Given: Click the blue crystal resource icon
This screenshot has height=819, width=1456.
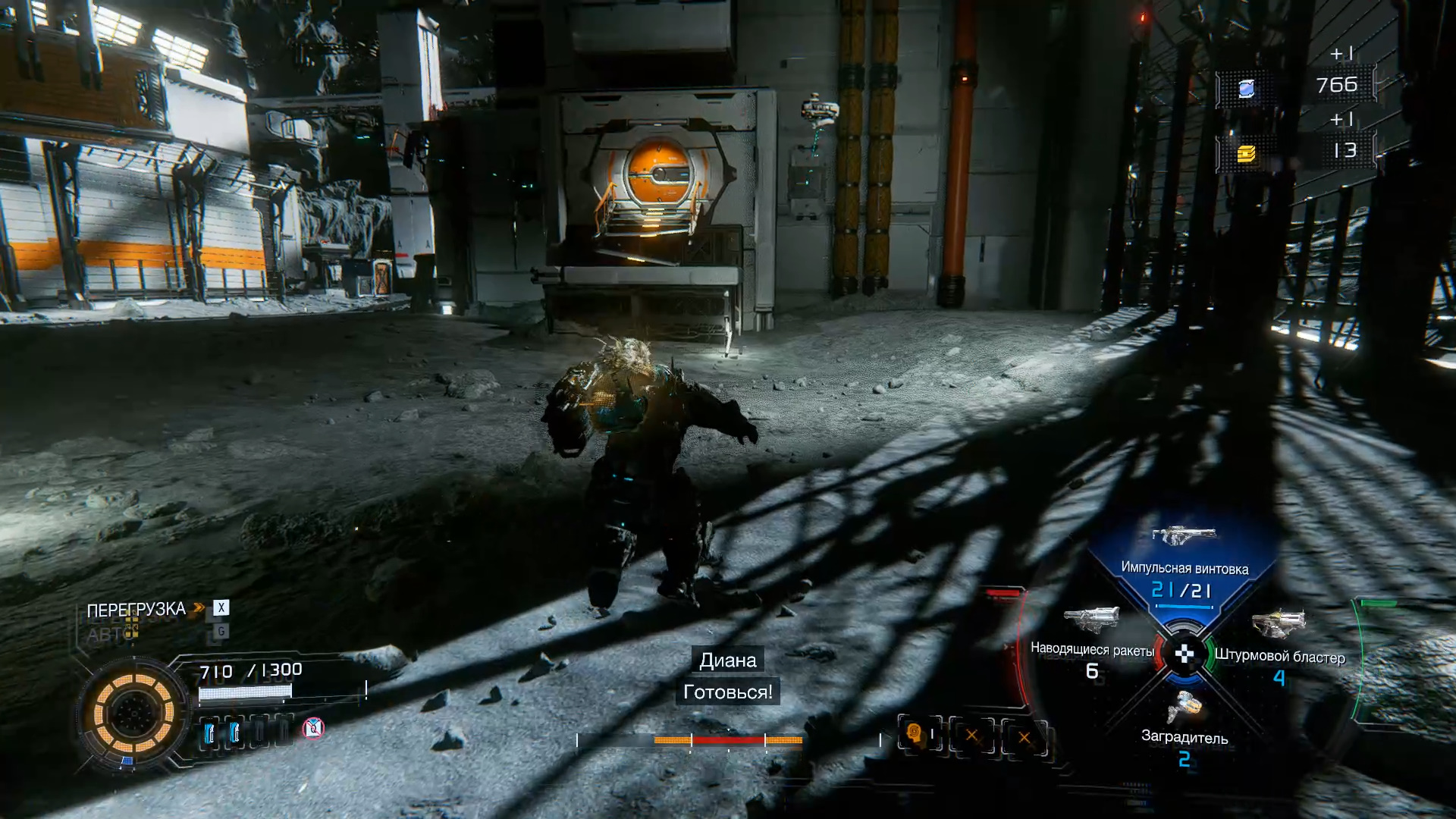Looking at the screenshot, I should (1246, 89).
